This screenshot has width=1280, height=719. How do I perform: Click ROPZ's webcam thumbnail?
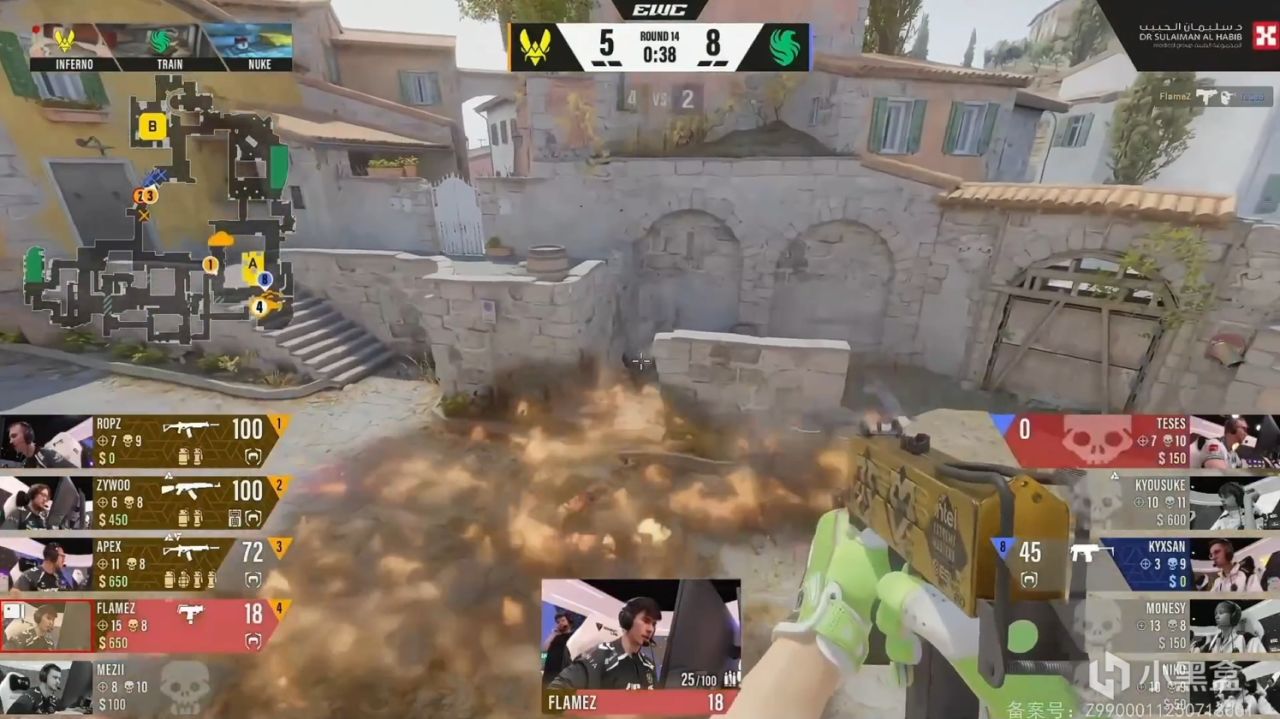(x=46, y=441)
